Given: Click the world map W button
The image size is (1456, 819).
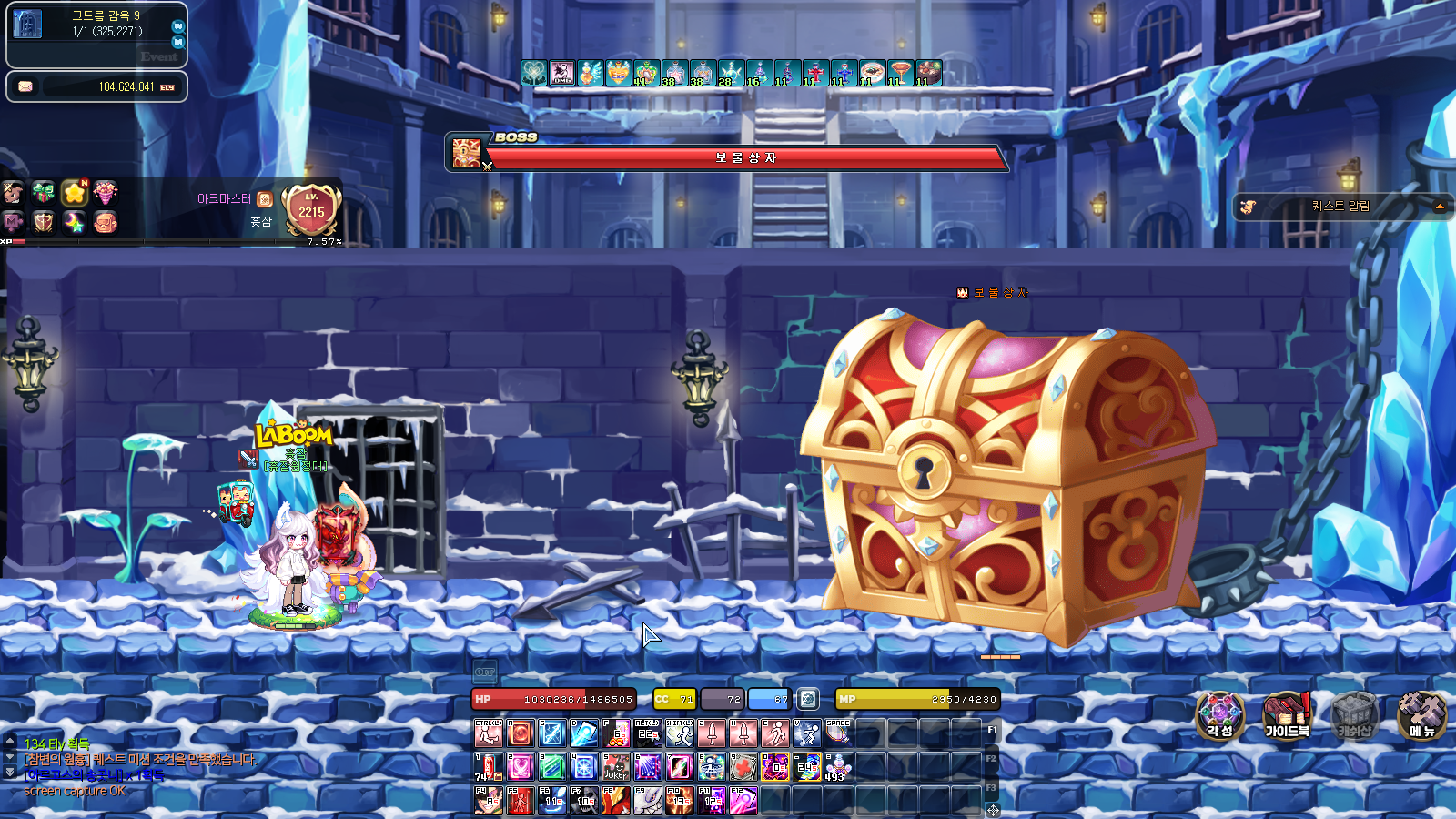Looking at the screenshot, I should click(x=178, y=26).
